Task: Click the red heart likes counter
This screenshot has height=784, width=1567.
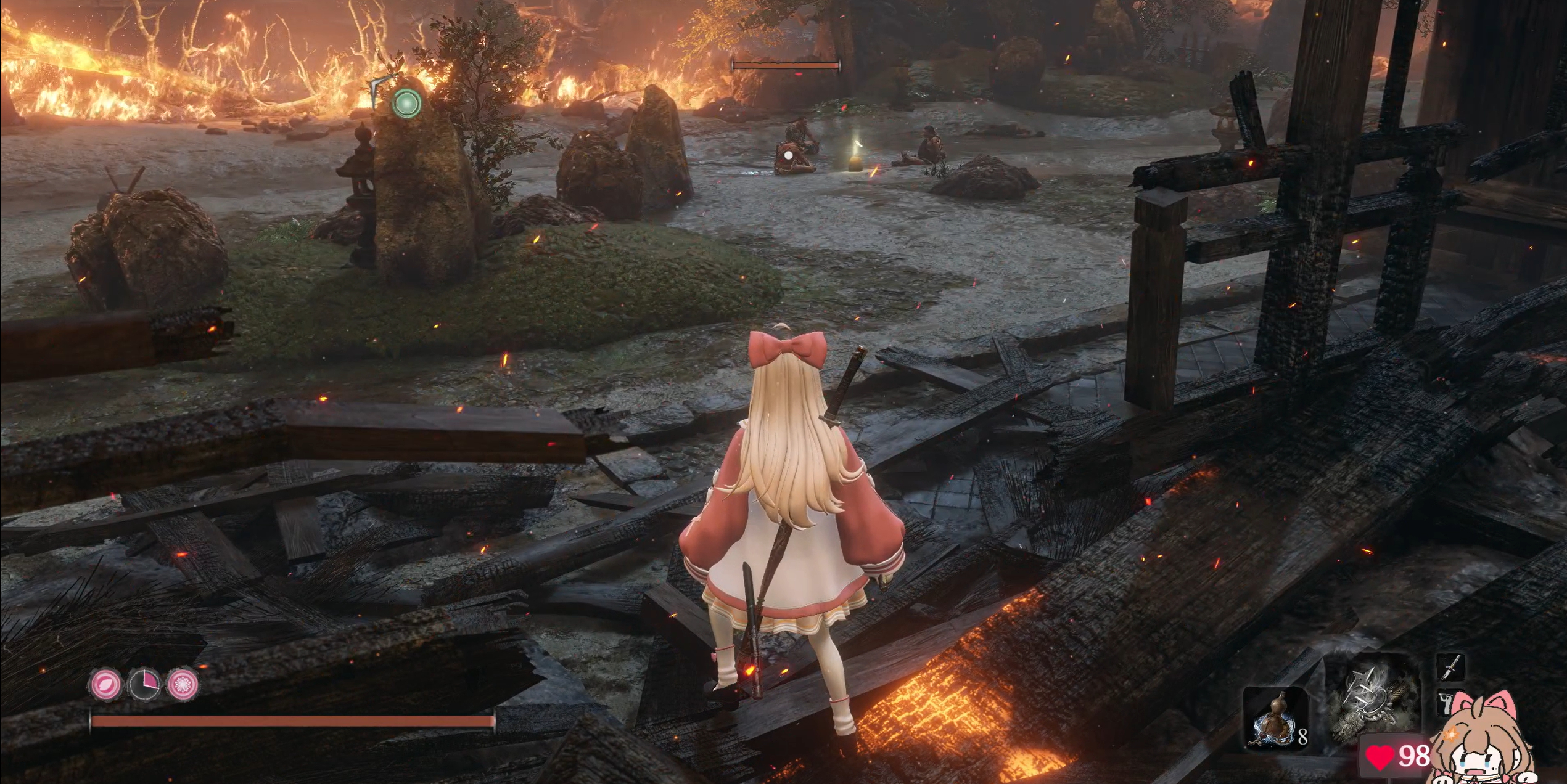Action: (1397, 756)
